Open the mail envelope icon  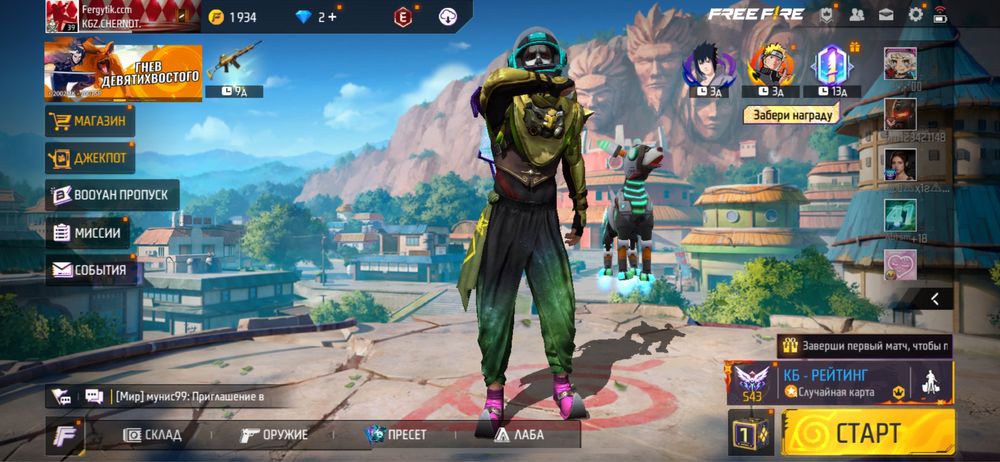(x=886, y=14)
